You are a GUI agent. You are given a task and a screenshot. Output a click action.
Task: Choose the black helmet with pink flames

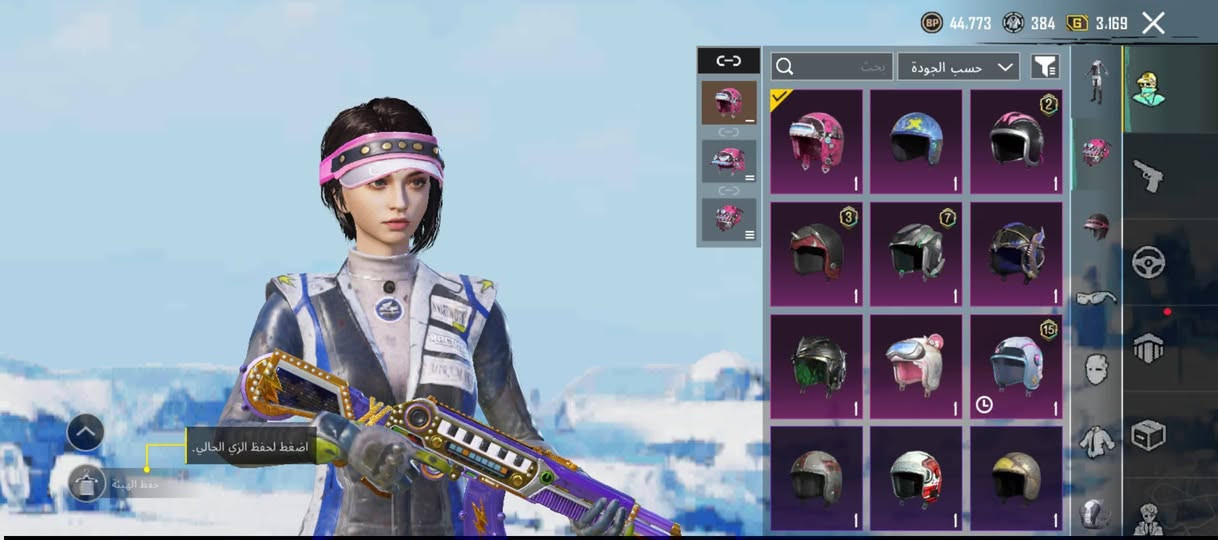[x=1016, y=141]
